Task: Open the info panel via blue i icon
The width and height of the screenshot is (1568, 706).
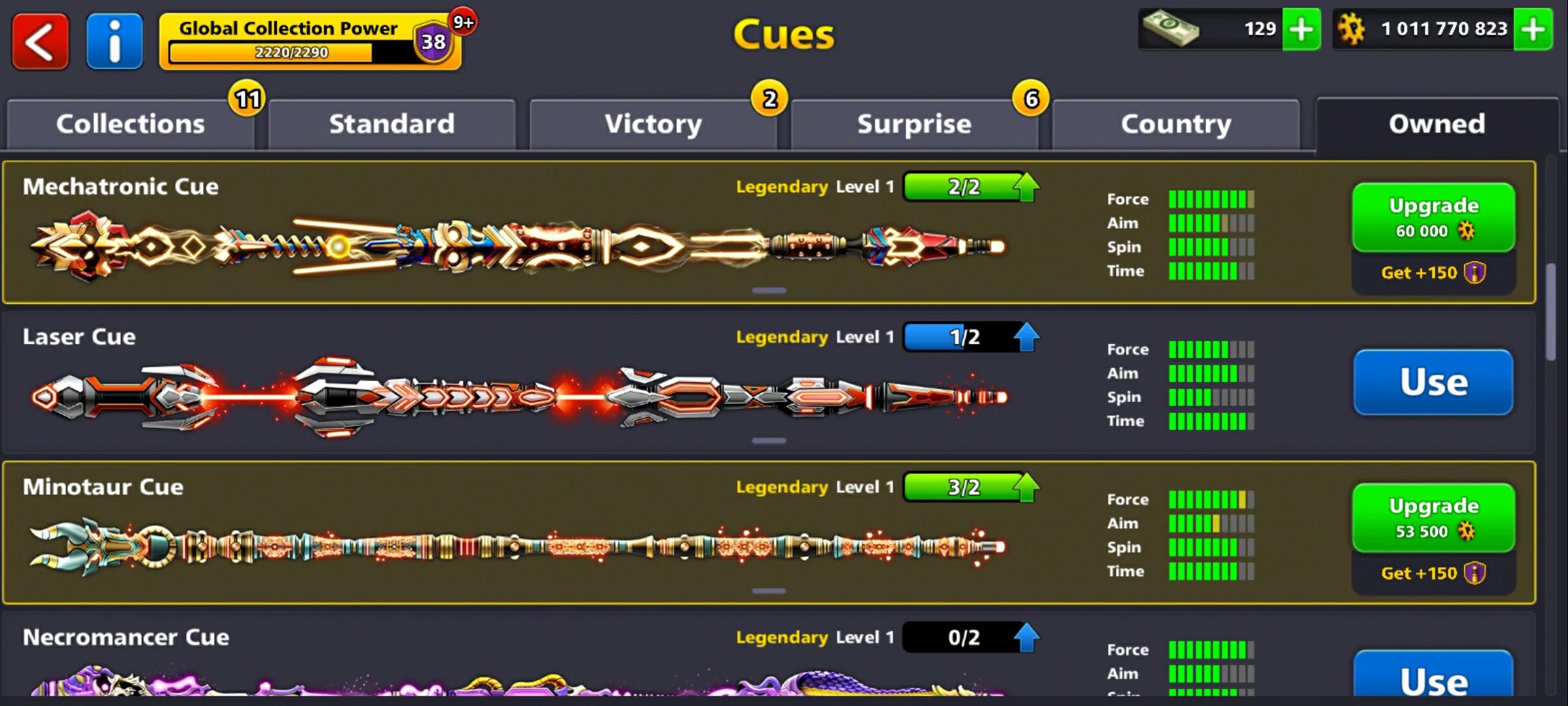Action: (114, 41)
